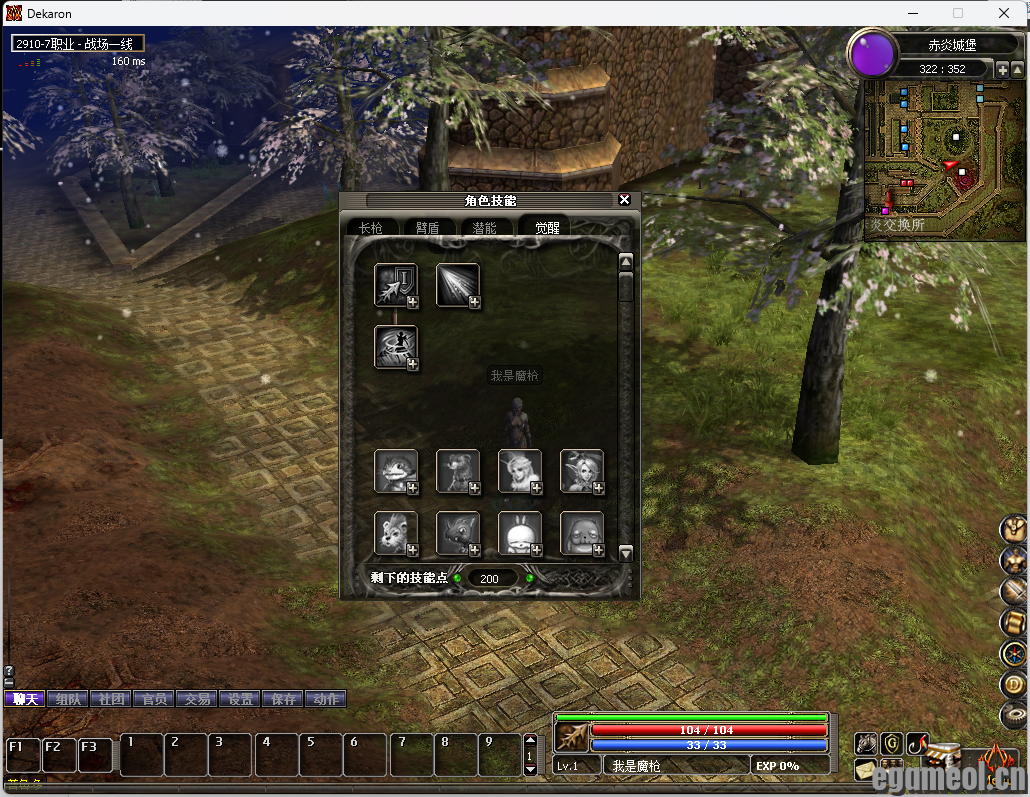Select the white rabbit pet icon

point(519,532)
